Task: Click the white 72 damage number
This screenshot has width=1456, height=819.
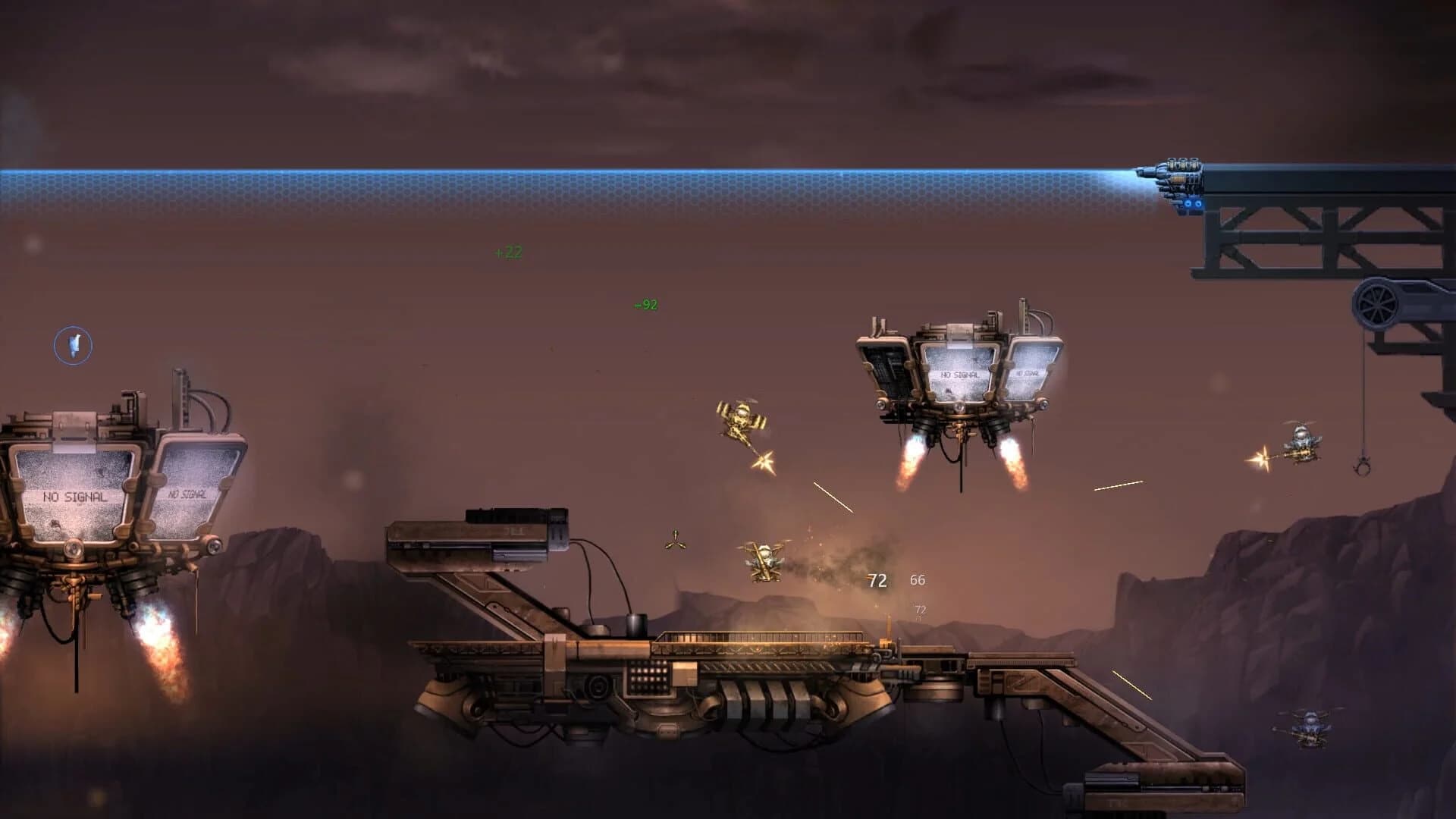Action: click(x=877, y=579)
